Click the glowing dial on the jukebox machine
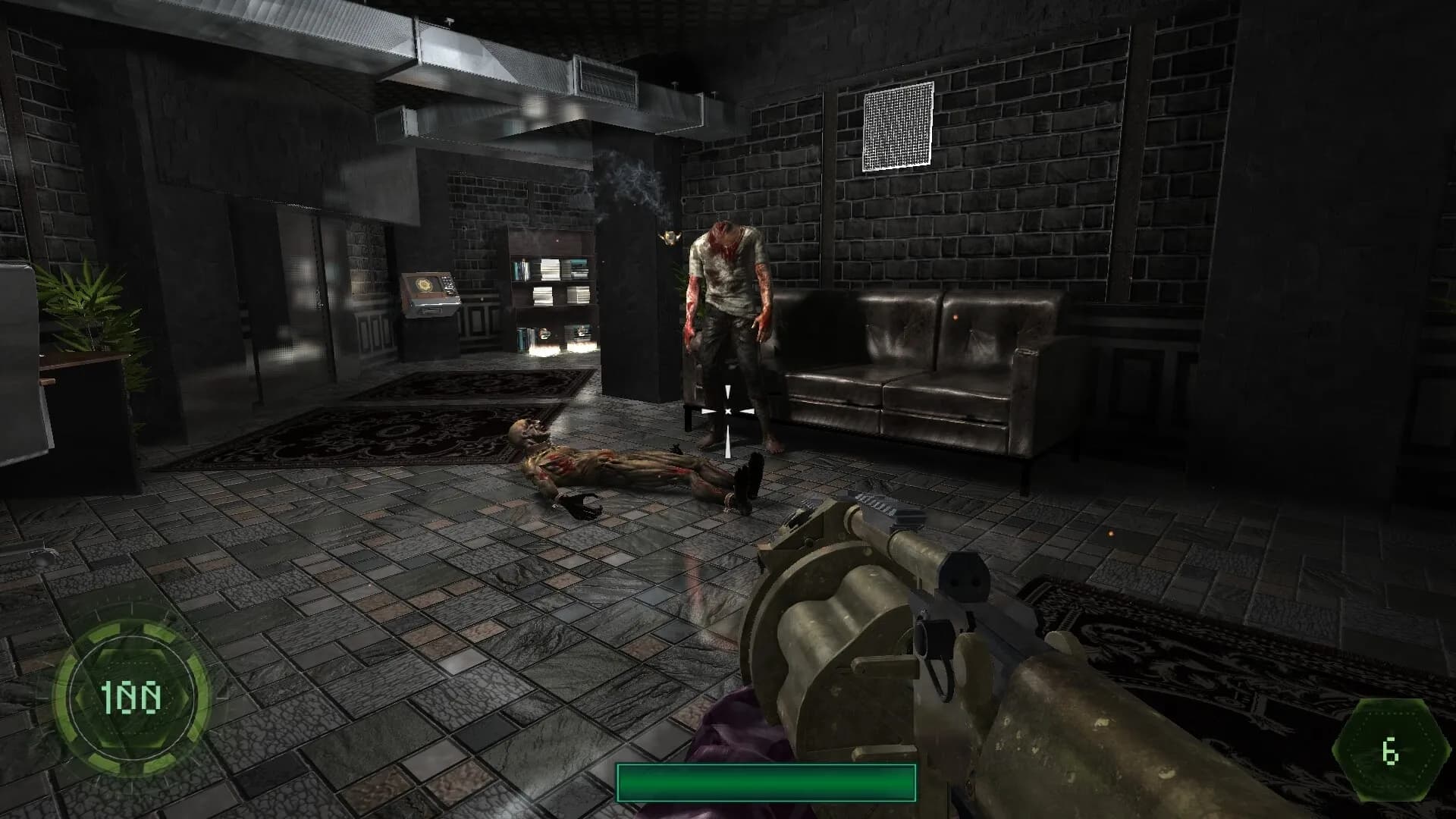This screenshot has width=1456, height=819. [425, 284]
